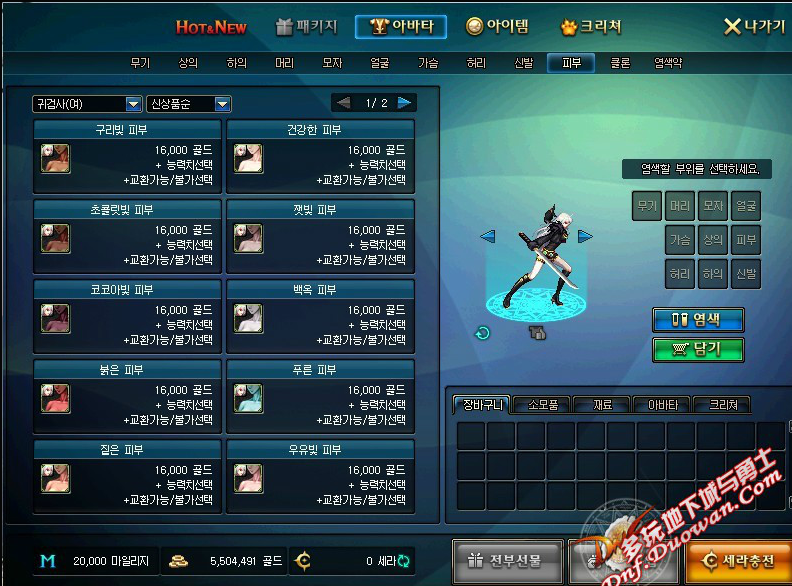The width and height of the screenshot is (792, 586).
Task: Open the Hot&New shop section
Action: click(211, 27)
